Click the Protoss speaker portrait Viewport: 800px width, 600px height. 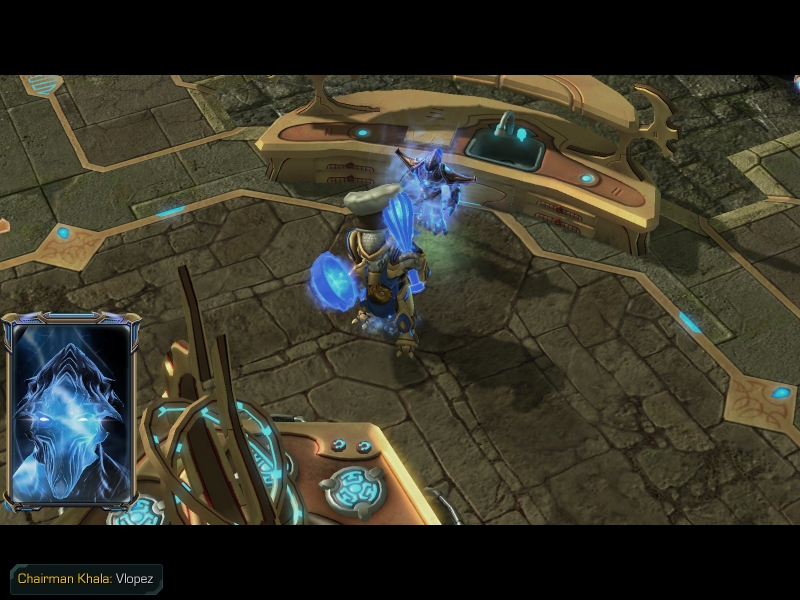tap(70, 412)
